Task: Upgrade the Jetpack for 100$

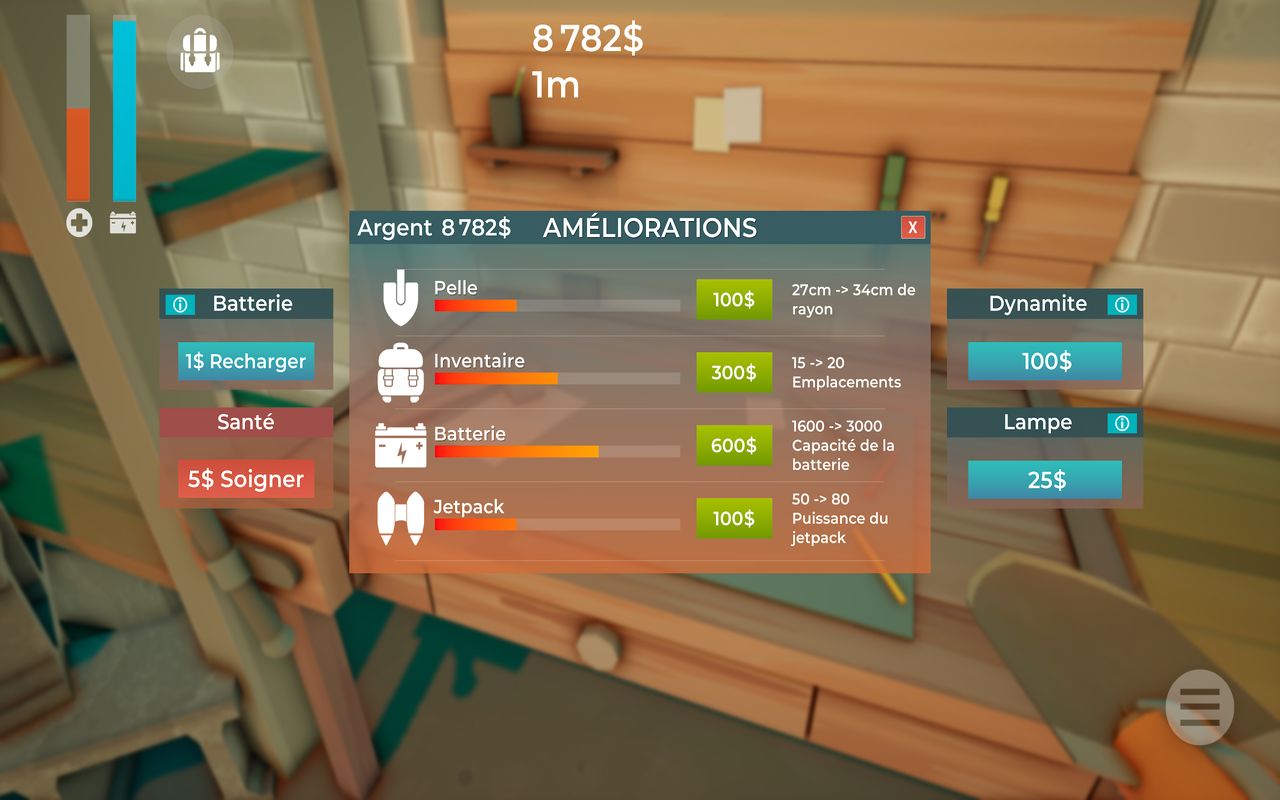Action: coord(734,518)
